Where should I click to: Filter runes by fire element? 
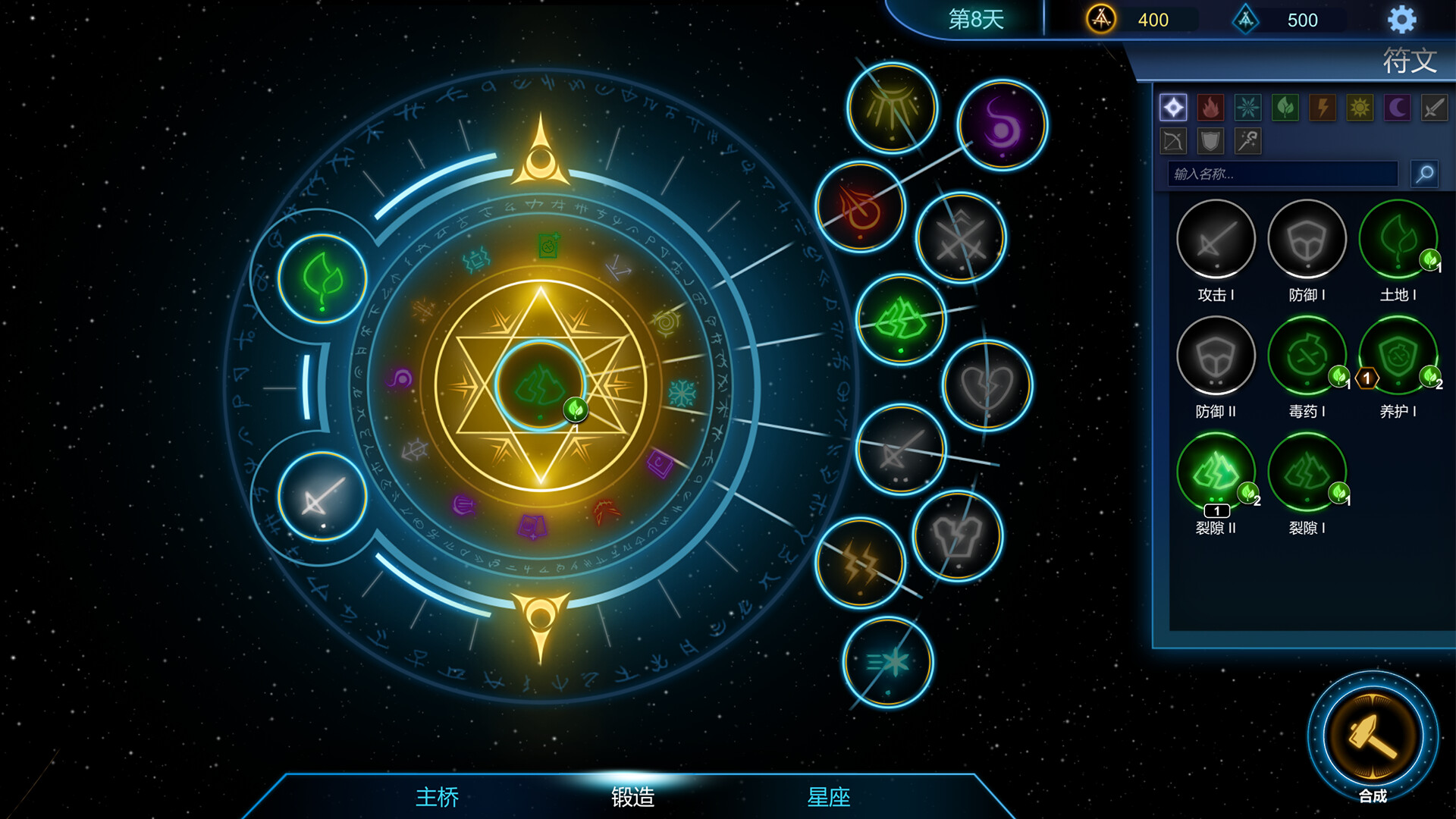(x=1210, y=108)
